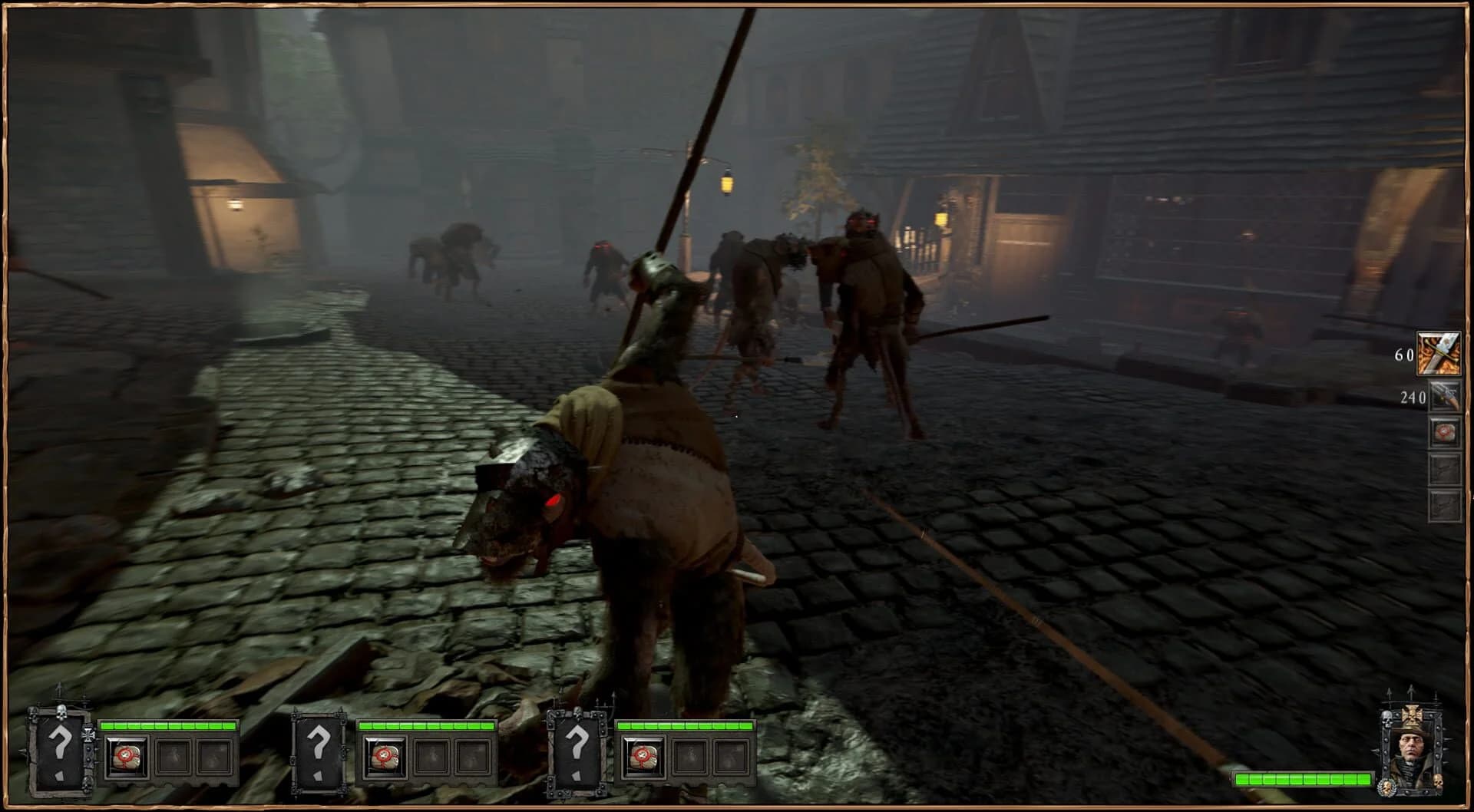Select the equipped sword melee weapon icon
The width and height of the screenshot is (1474, 812).
point(1441,352)
